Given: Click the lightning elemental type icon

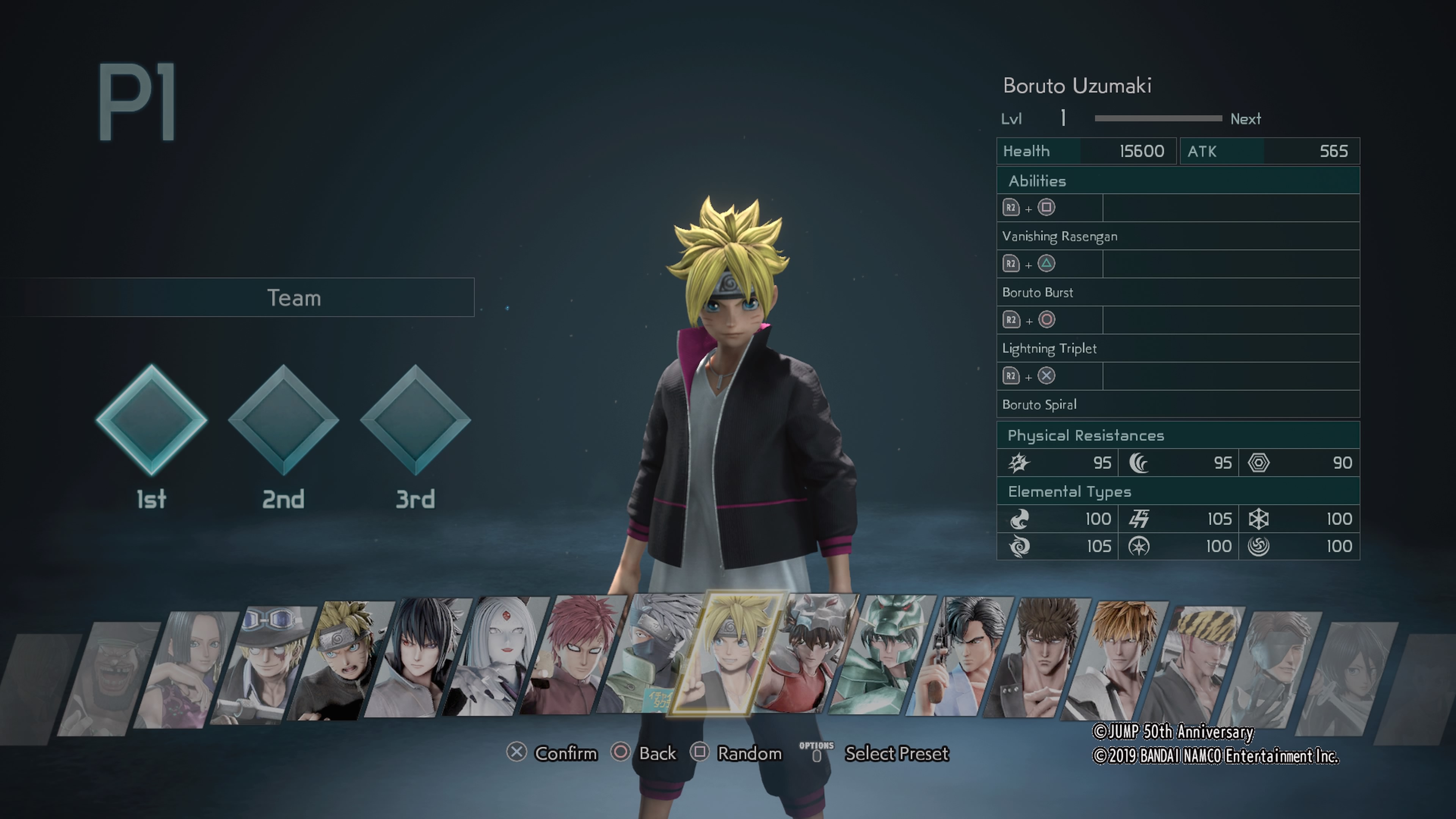Looking at the screenshot, I should pos(1139,518).
